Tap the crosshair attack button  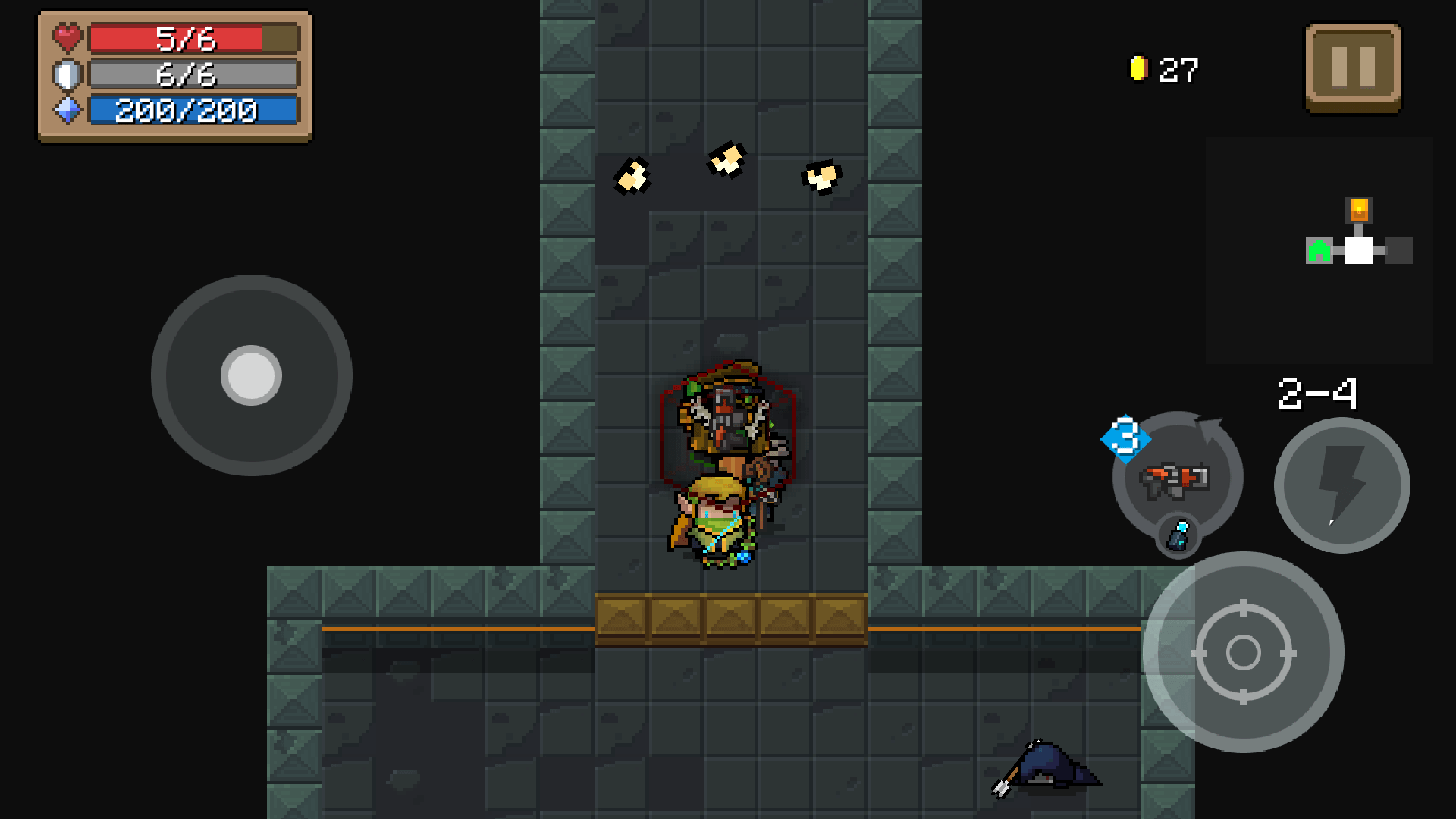[1243, 652]
